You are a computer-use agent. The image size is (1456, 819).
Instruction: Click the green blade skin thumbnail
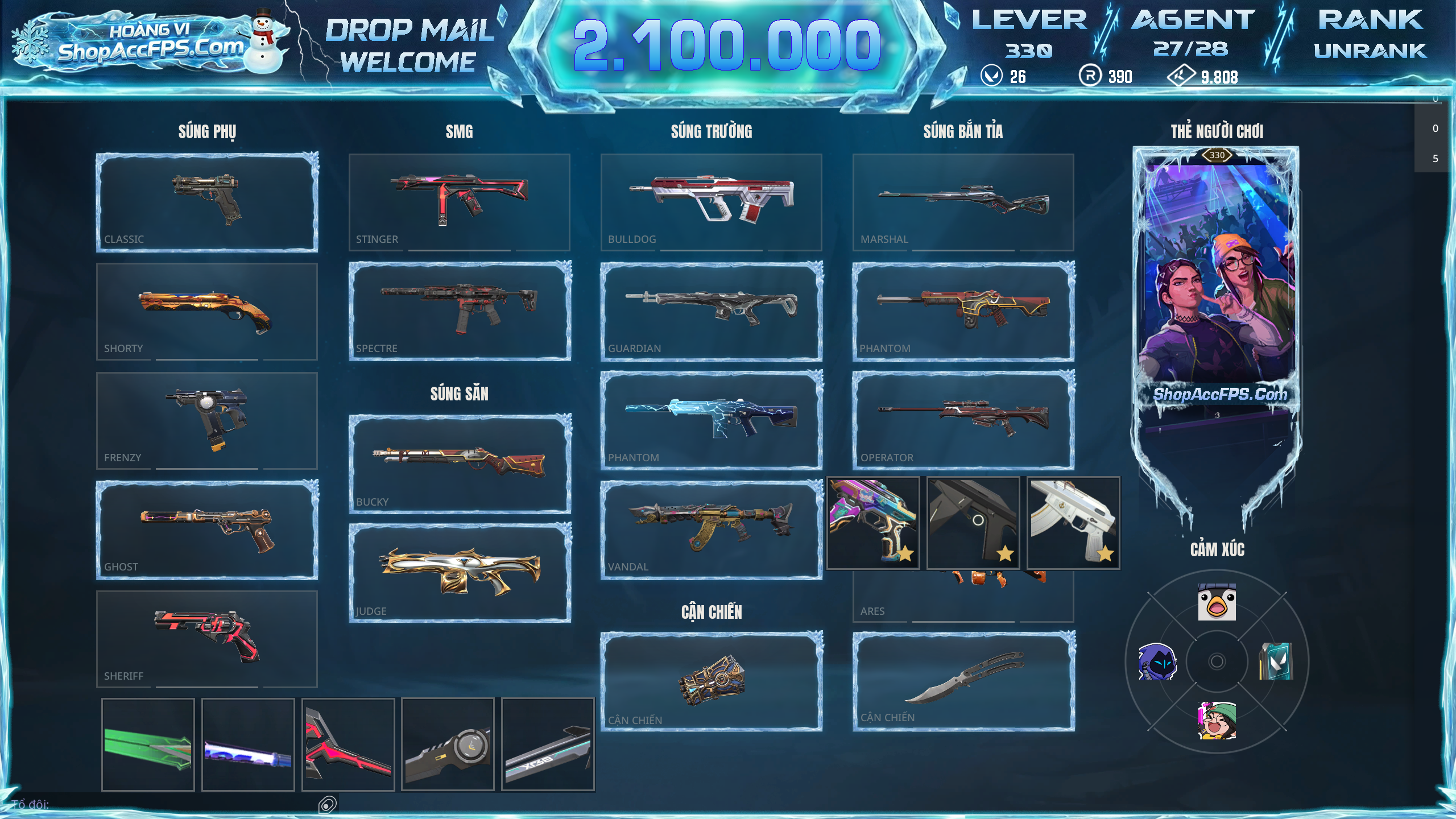point(148,744)
